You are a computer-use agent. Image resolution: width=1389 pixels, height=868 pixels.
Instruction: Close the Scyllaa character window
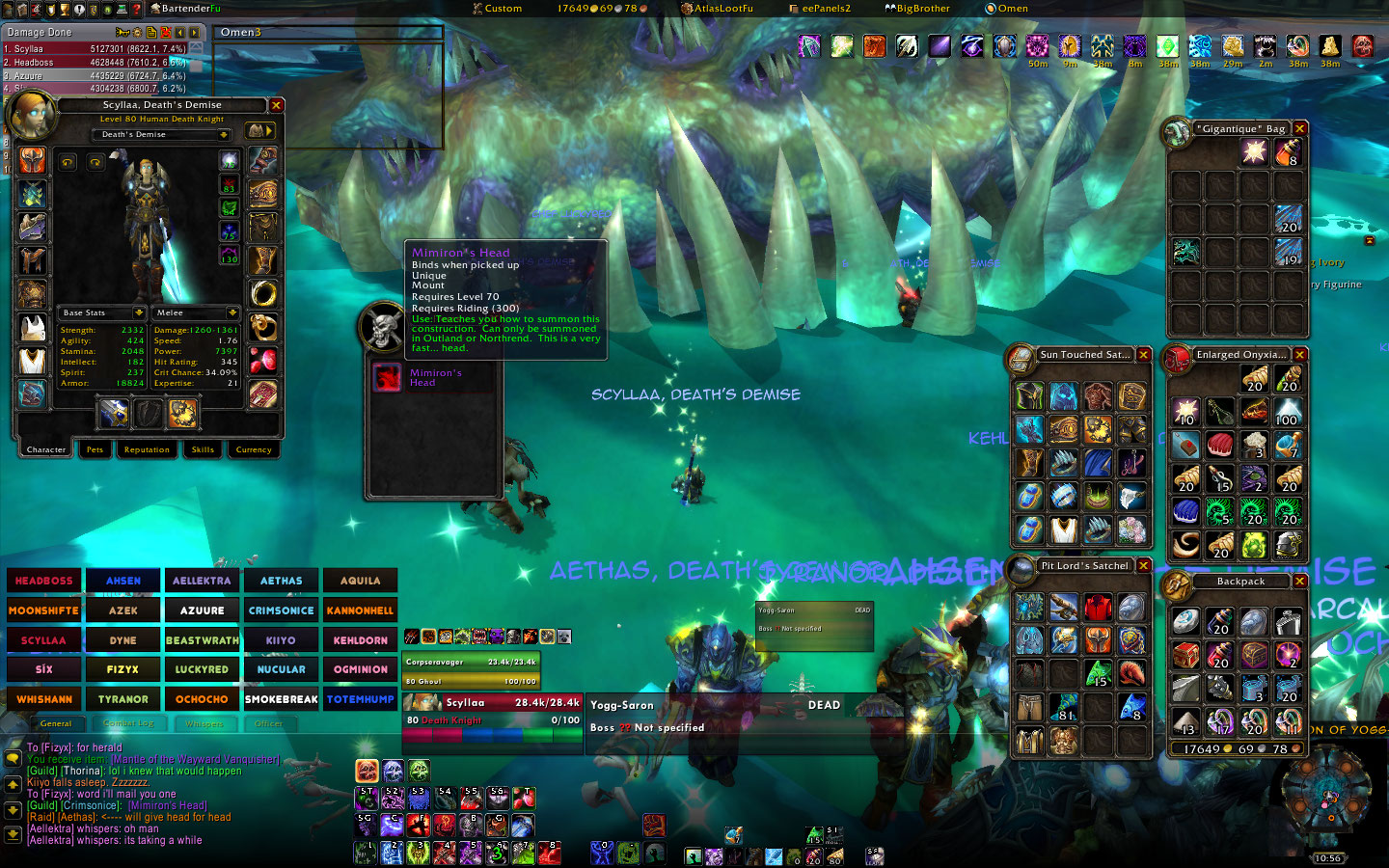coord(276,105)
